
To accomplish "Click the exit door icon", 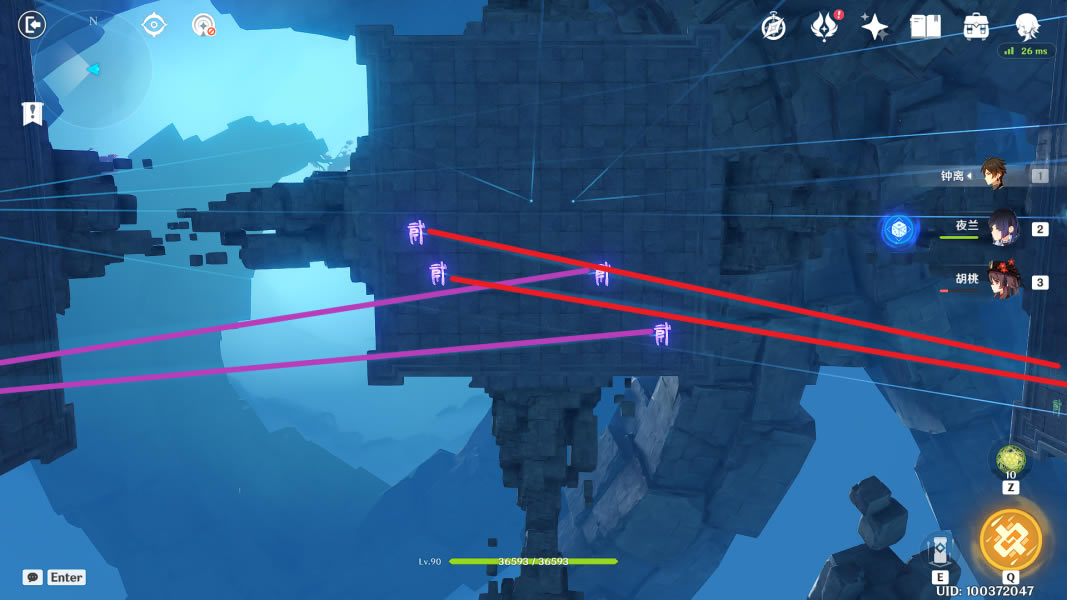I will coord(32,24).
